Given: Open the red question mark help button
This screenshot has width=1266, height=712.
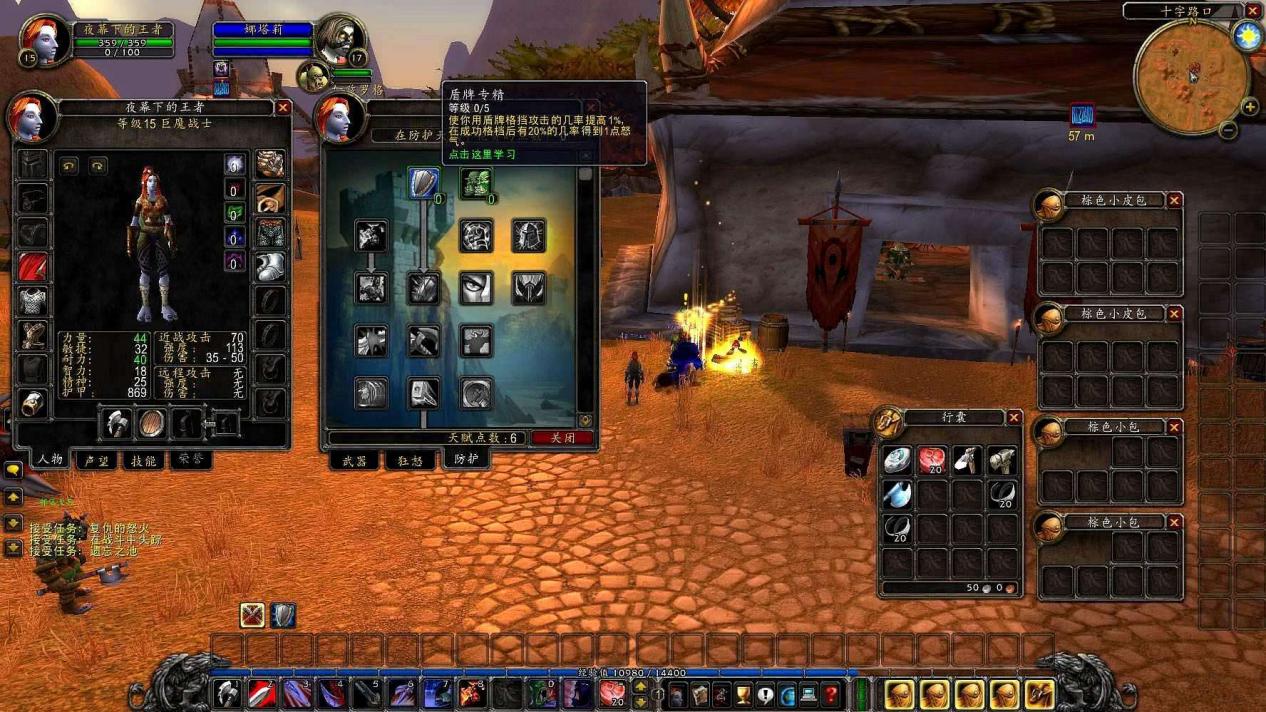Looking at the screenshot, I should point(831,693).
